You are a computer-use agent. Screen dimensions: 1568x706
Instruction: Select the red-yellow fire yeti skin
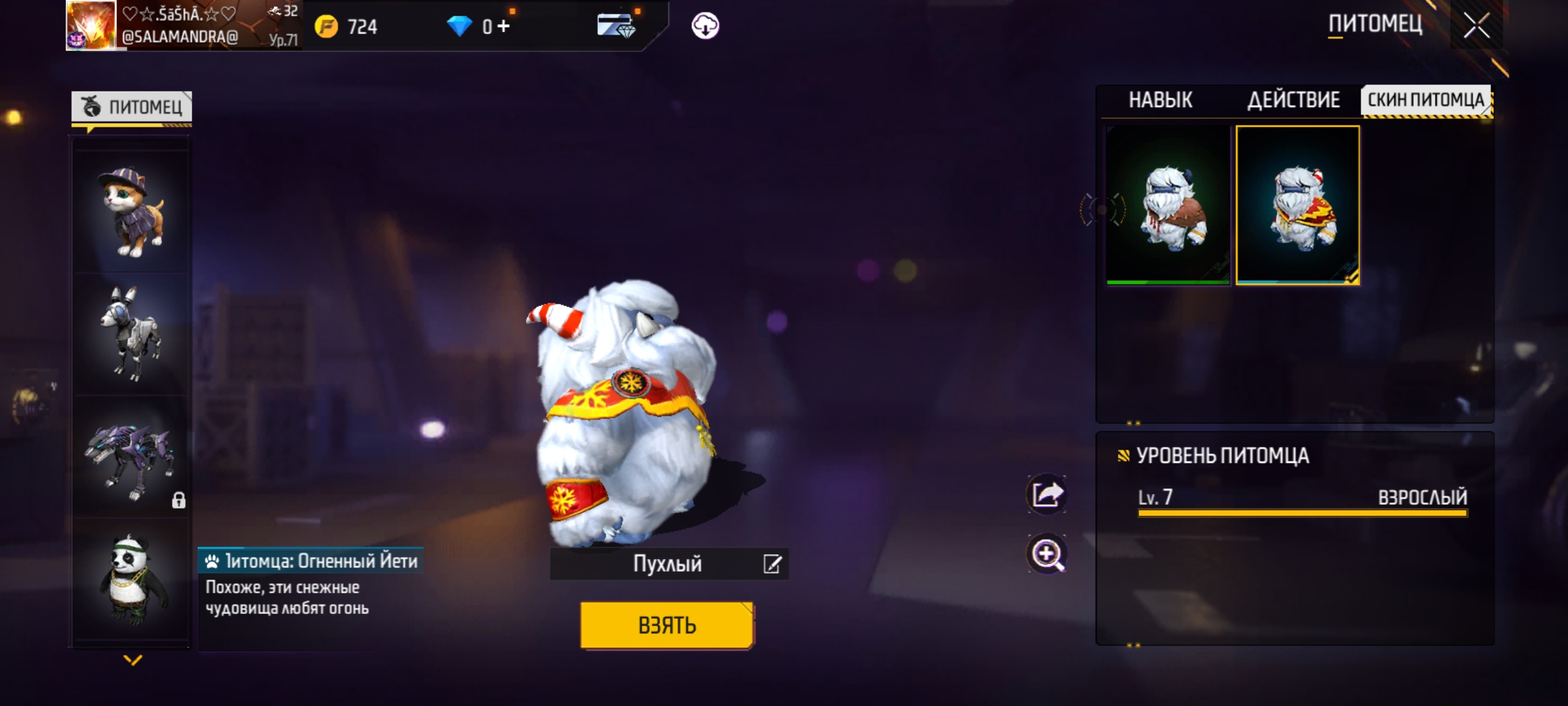[x=1298, y=205]
